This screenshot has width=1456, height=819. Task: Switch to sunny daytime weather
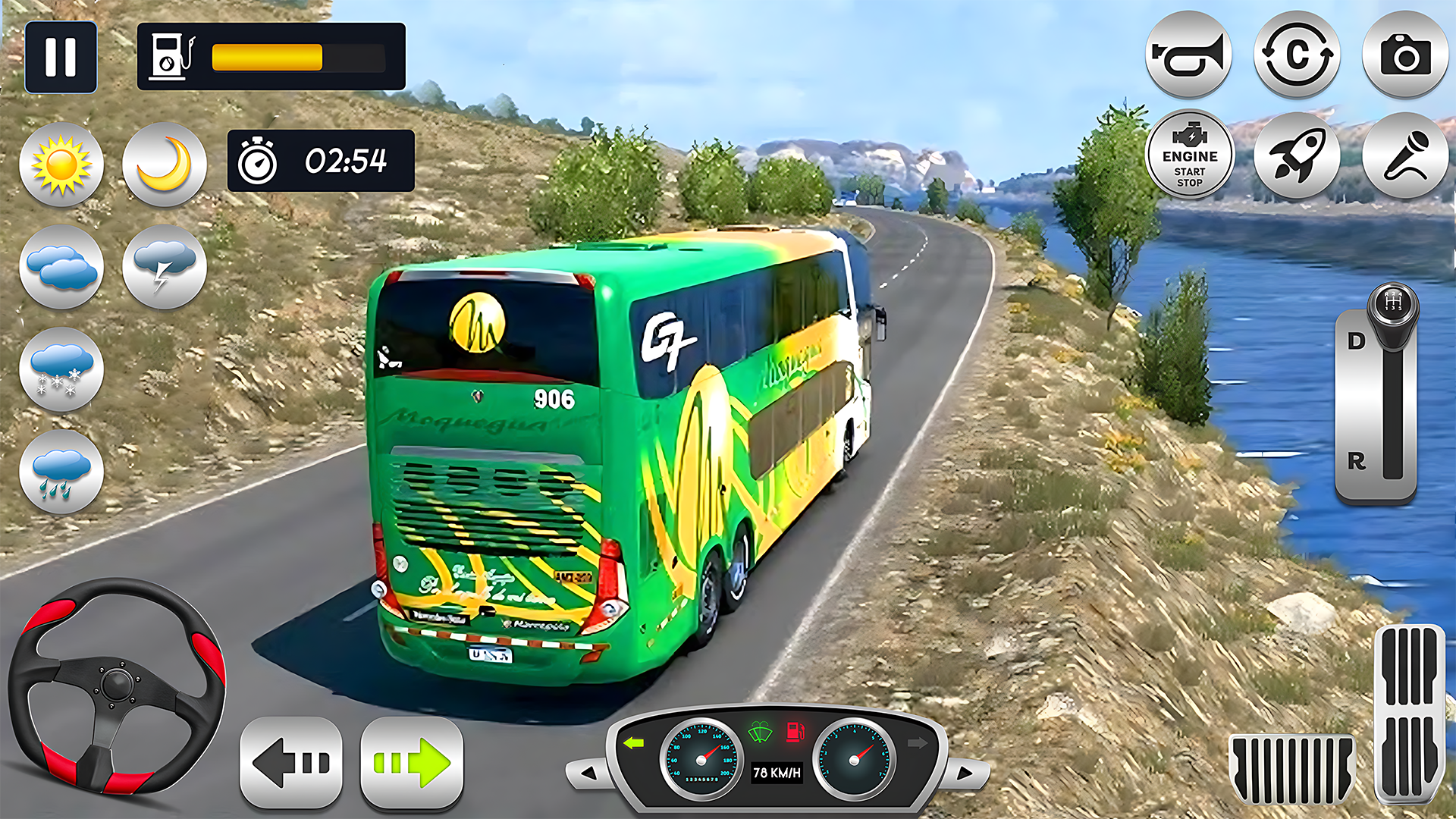(x=61, y=165)
